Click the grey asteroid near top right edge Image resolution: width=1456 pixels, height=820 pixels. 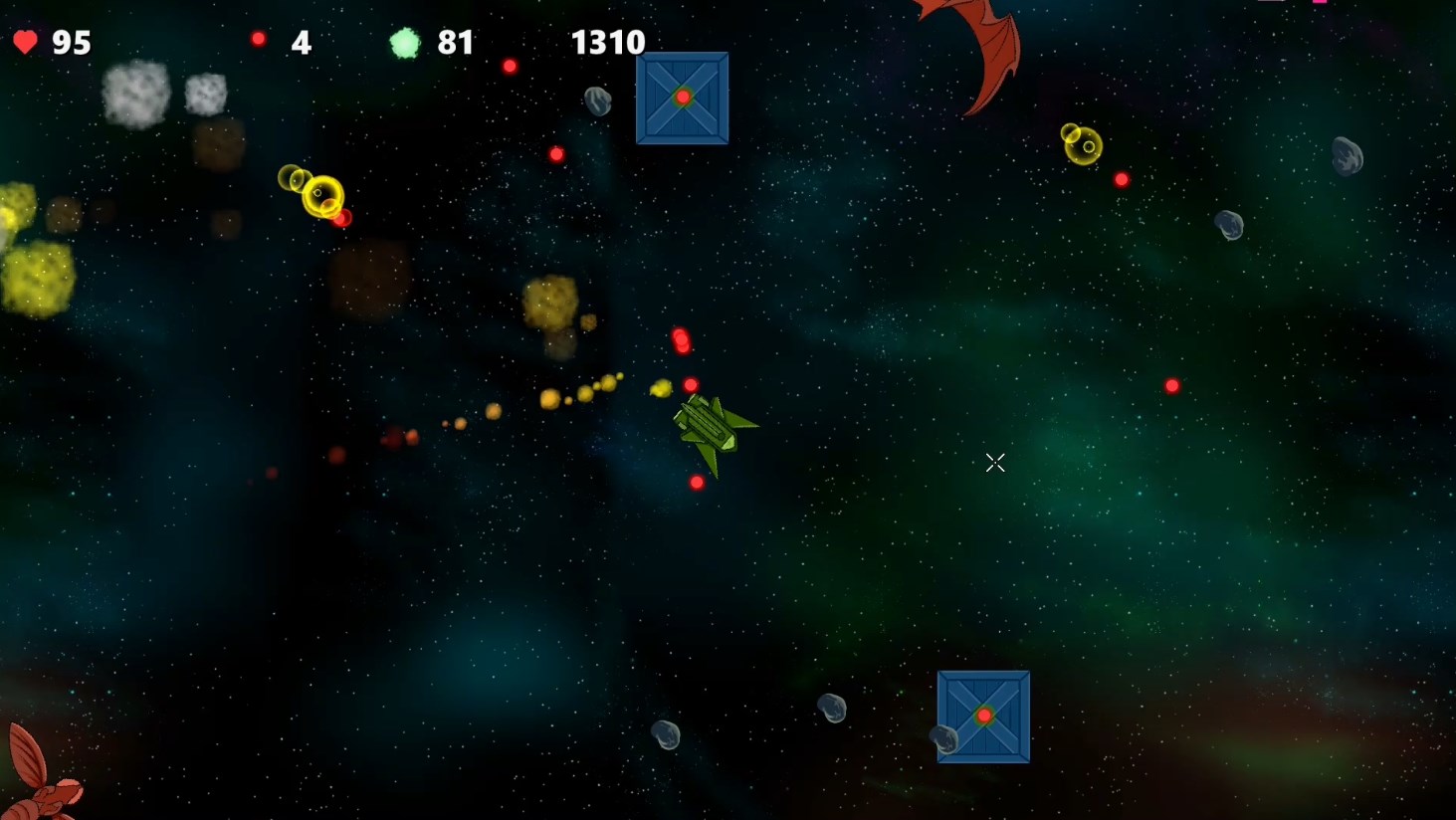[1346, 156]
